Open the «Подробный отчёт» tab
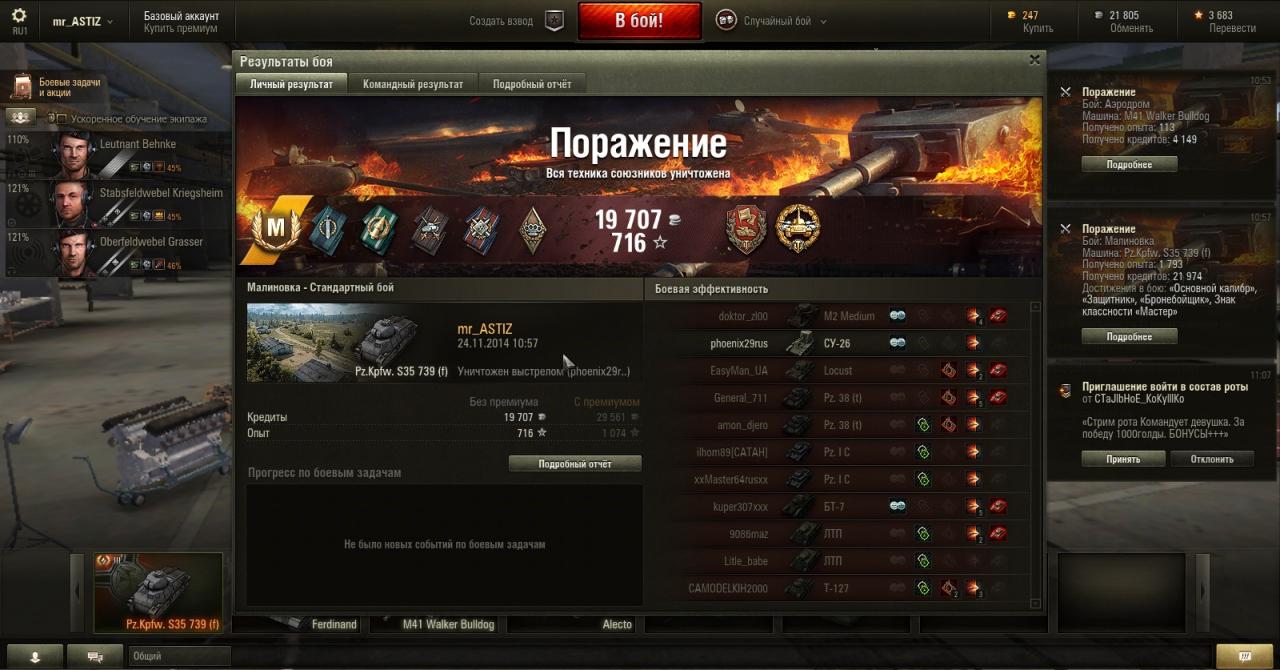1280x670 pixels. [x=532, y=84]
